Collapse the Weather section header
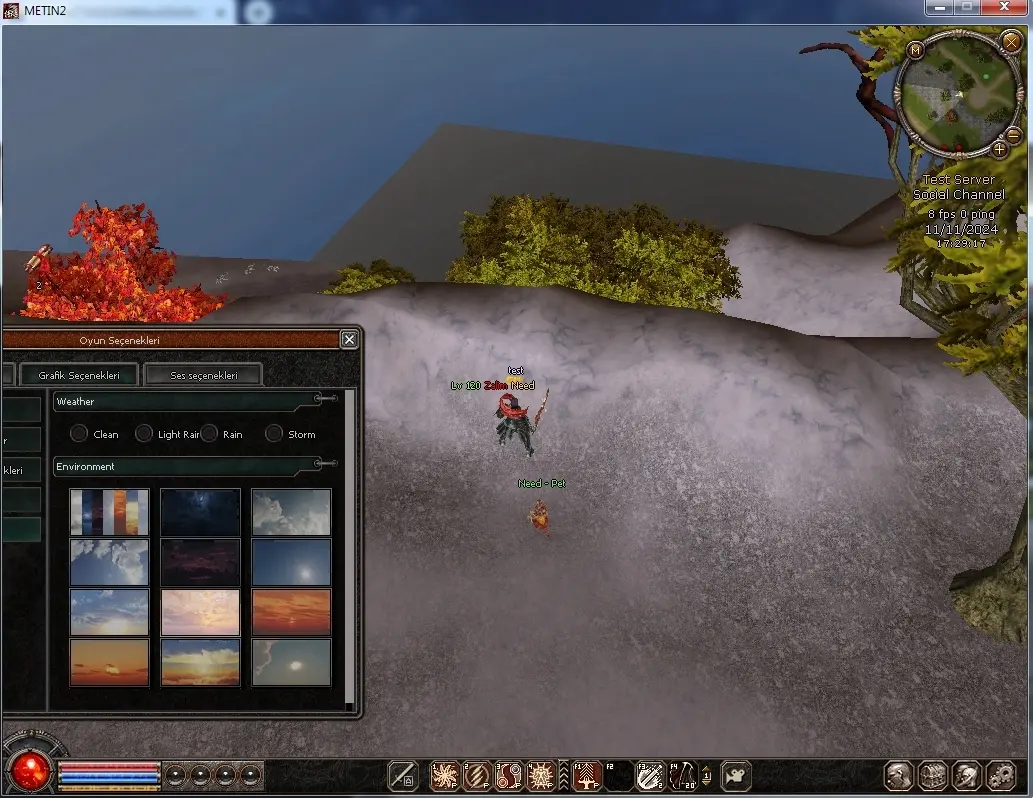 [x=326, y=399]
